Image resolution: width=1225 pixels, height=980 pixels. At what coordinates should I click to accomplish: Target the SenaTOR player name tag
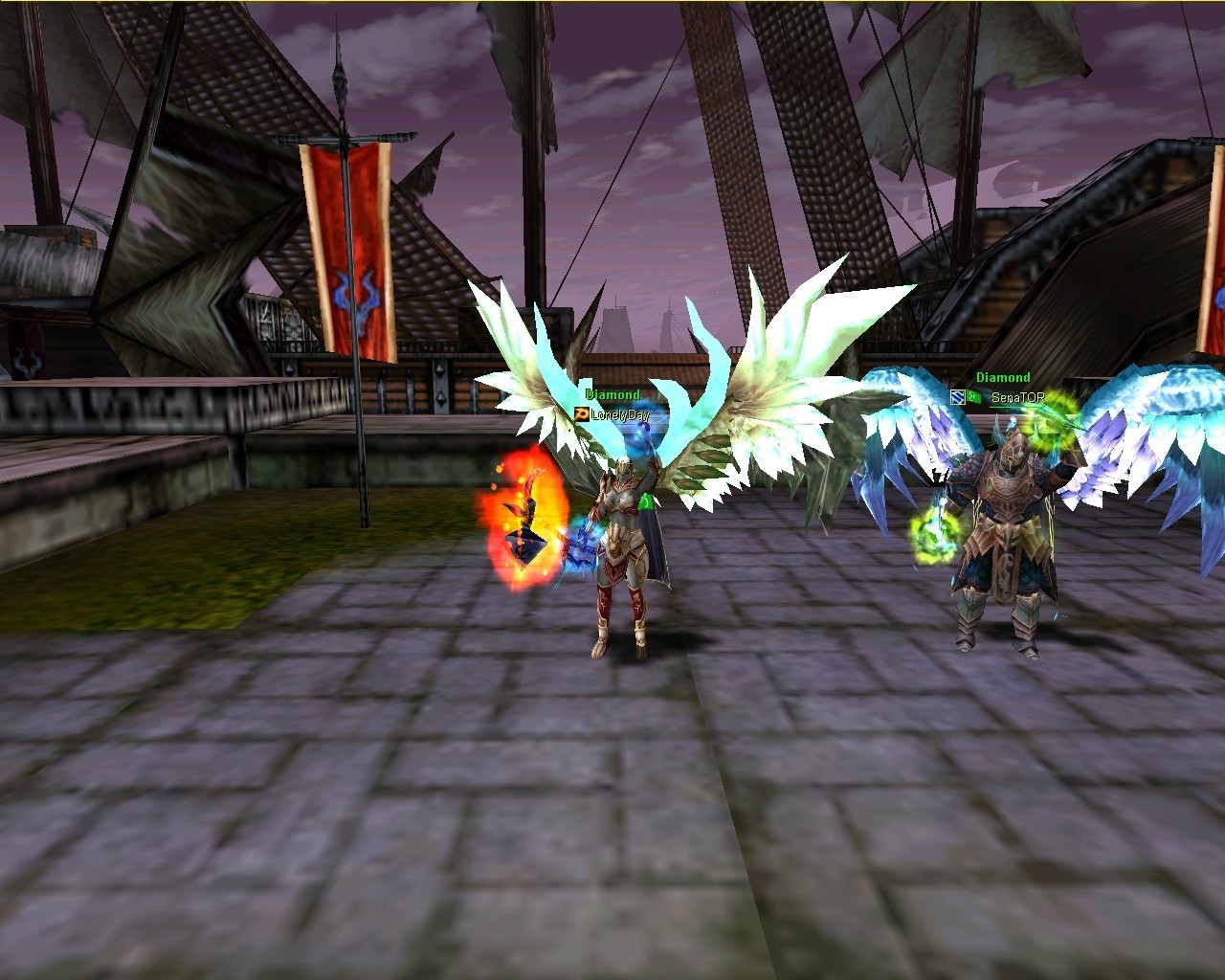(x=1017, y=397)
